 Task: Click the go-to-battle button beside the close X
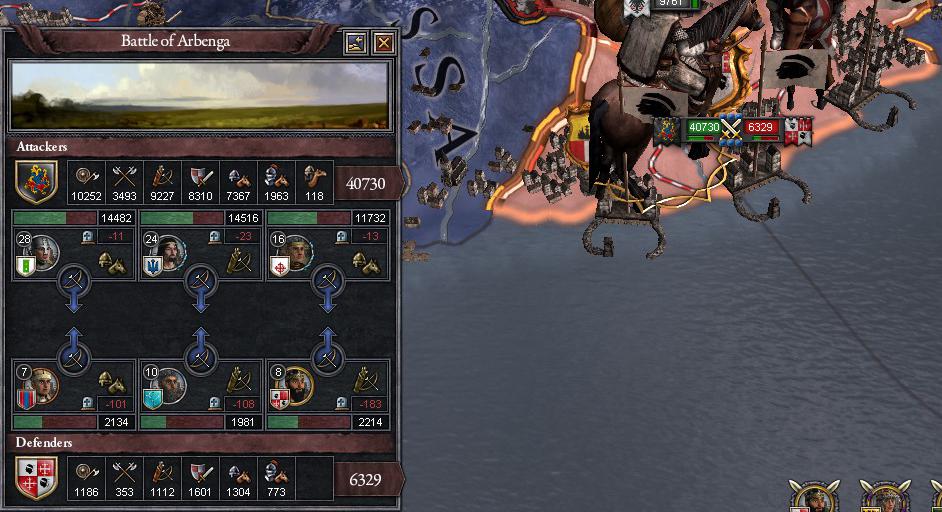(x=357, y=43)
